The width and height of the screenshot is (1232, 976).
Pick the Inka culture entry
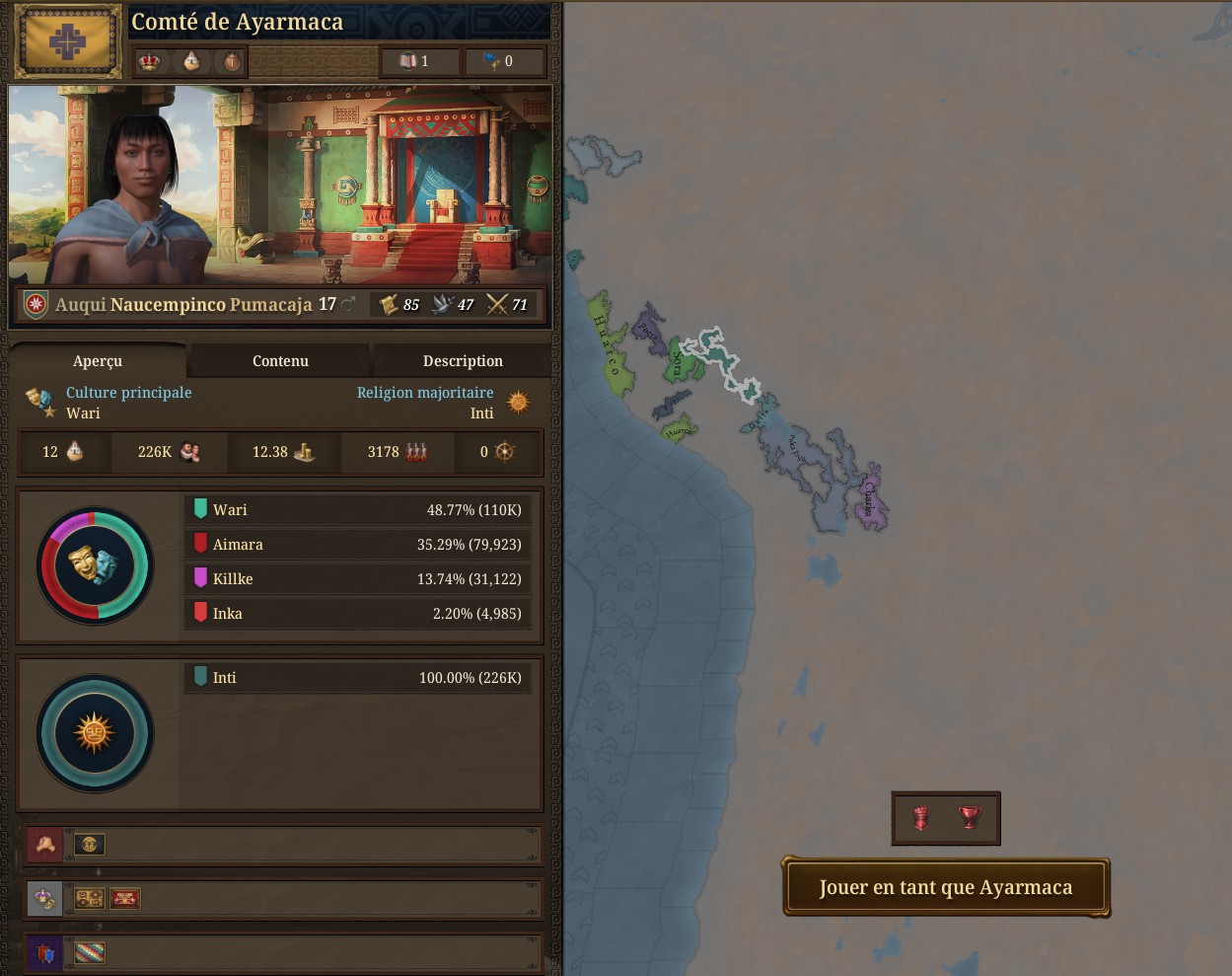(357, 613)
